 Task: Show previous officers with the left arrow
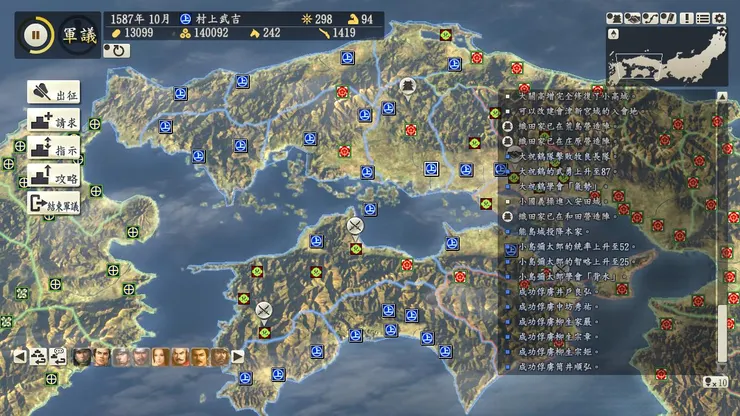click(x=19, y=356)
